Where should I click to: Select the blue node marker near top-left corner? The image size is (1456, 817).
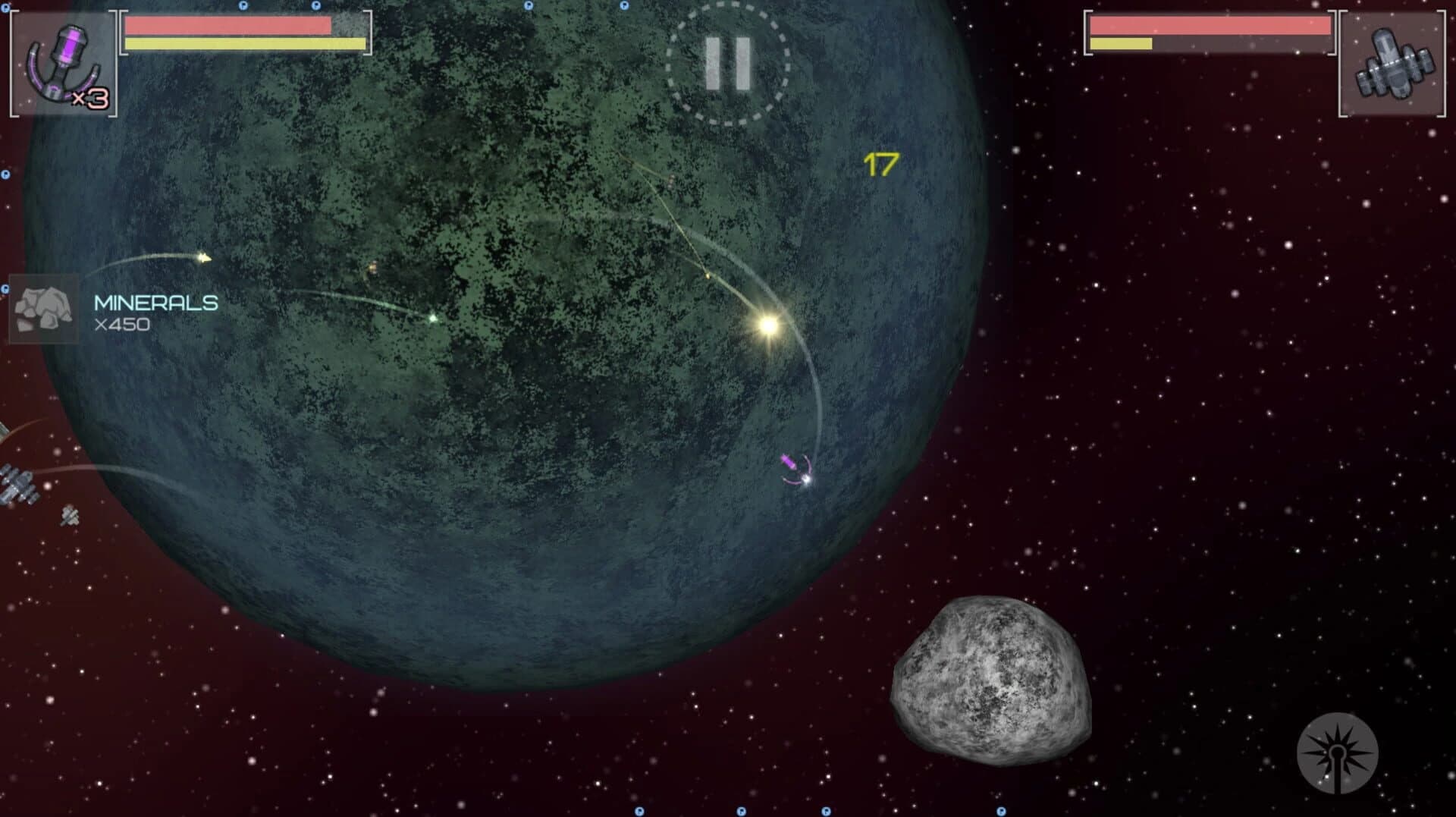tap(6, 9)
